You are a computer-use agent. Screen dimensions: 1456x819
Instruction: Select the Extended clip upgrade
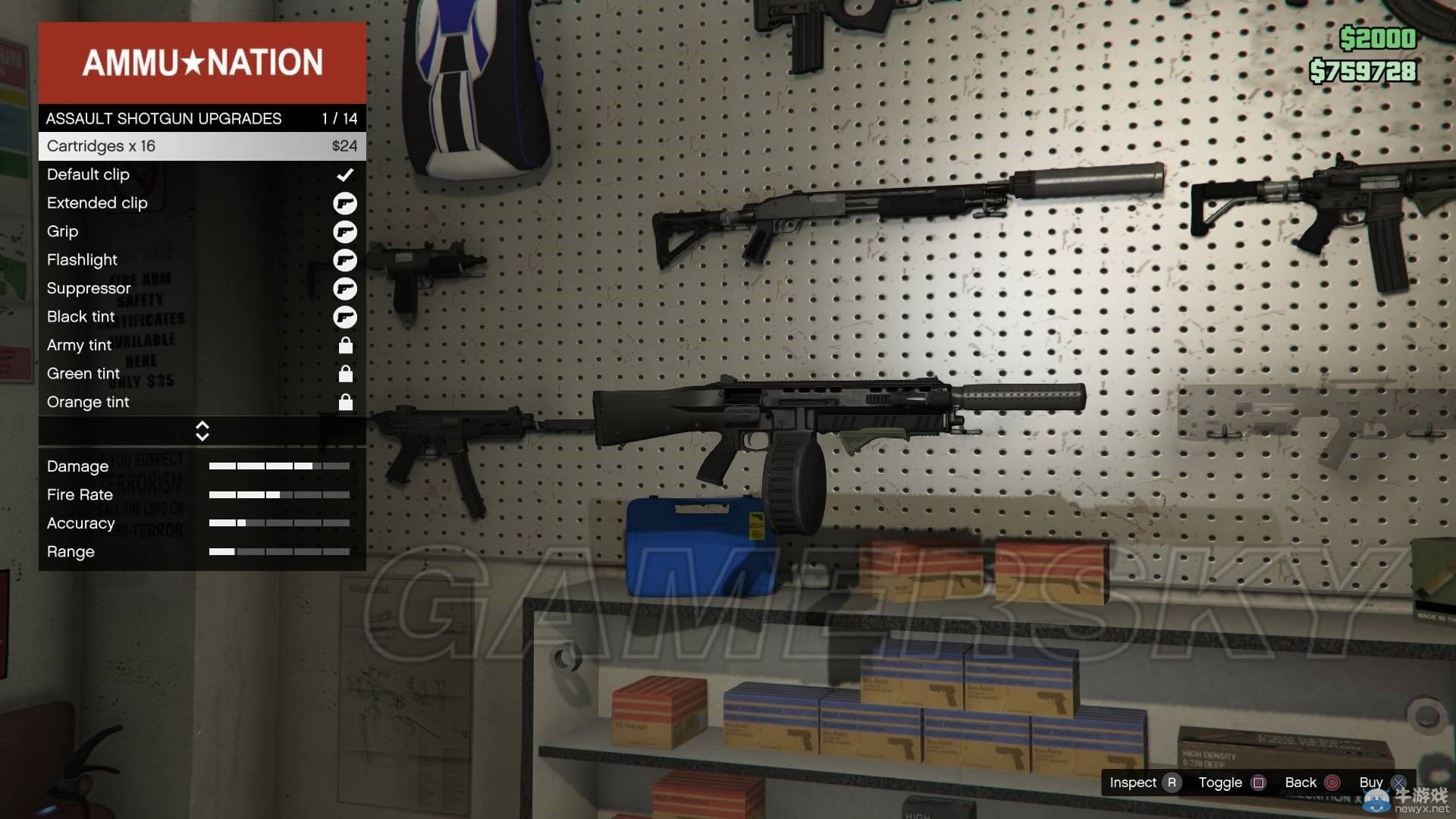(202, 203)
